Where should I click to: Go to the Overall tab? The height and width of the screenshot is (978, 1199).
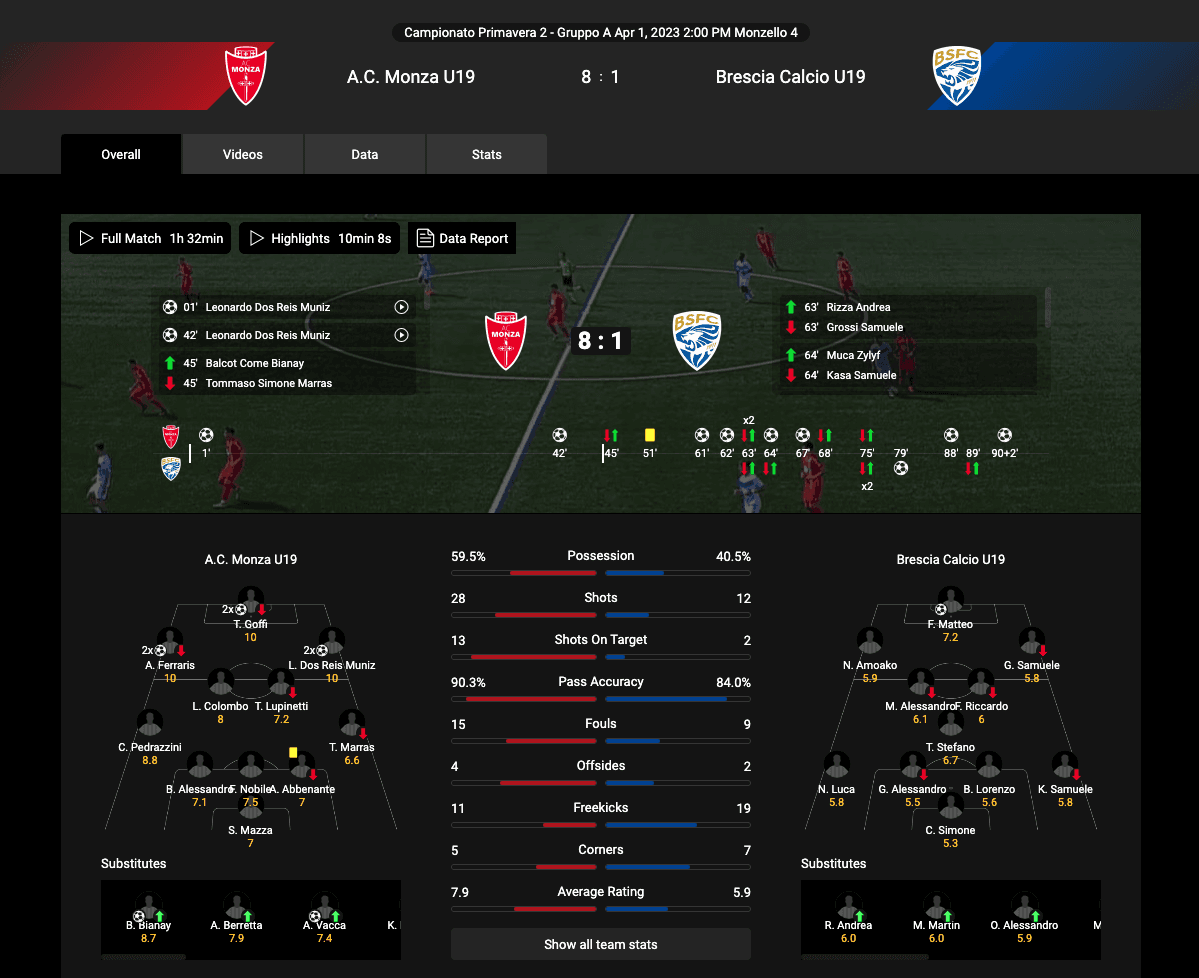121,155
